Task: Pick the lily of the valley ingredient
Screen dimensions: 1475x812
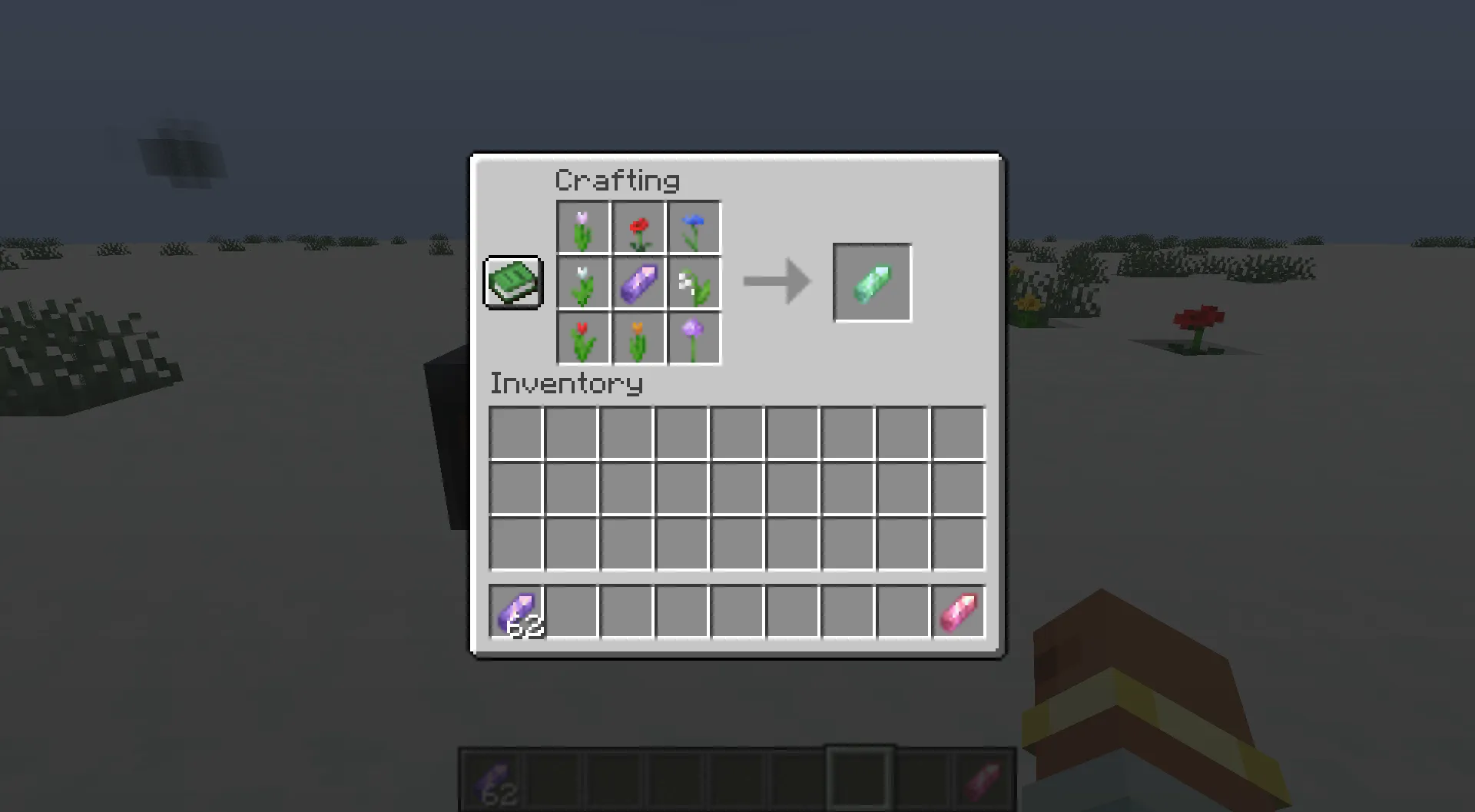Action: pyautogui.click(x=694, y=283)
